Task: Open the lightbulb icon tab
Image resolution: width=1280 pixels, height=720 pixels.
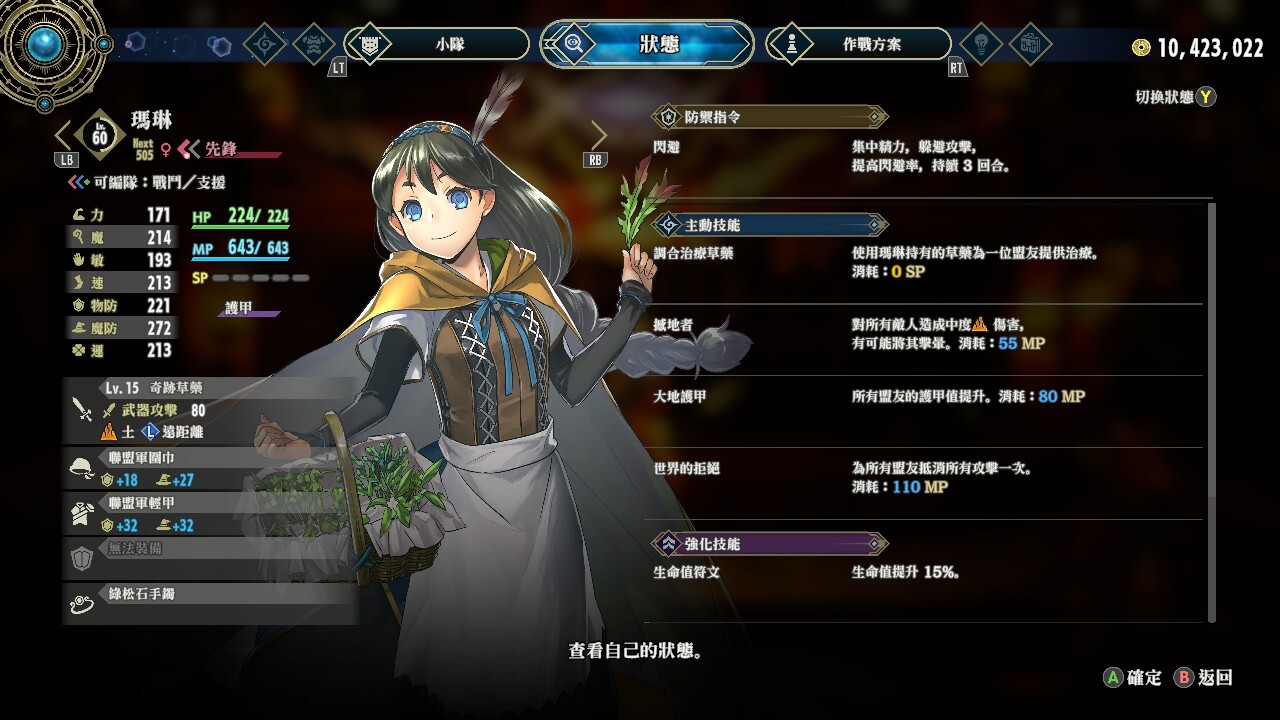Action: point(981,44)
